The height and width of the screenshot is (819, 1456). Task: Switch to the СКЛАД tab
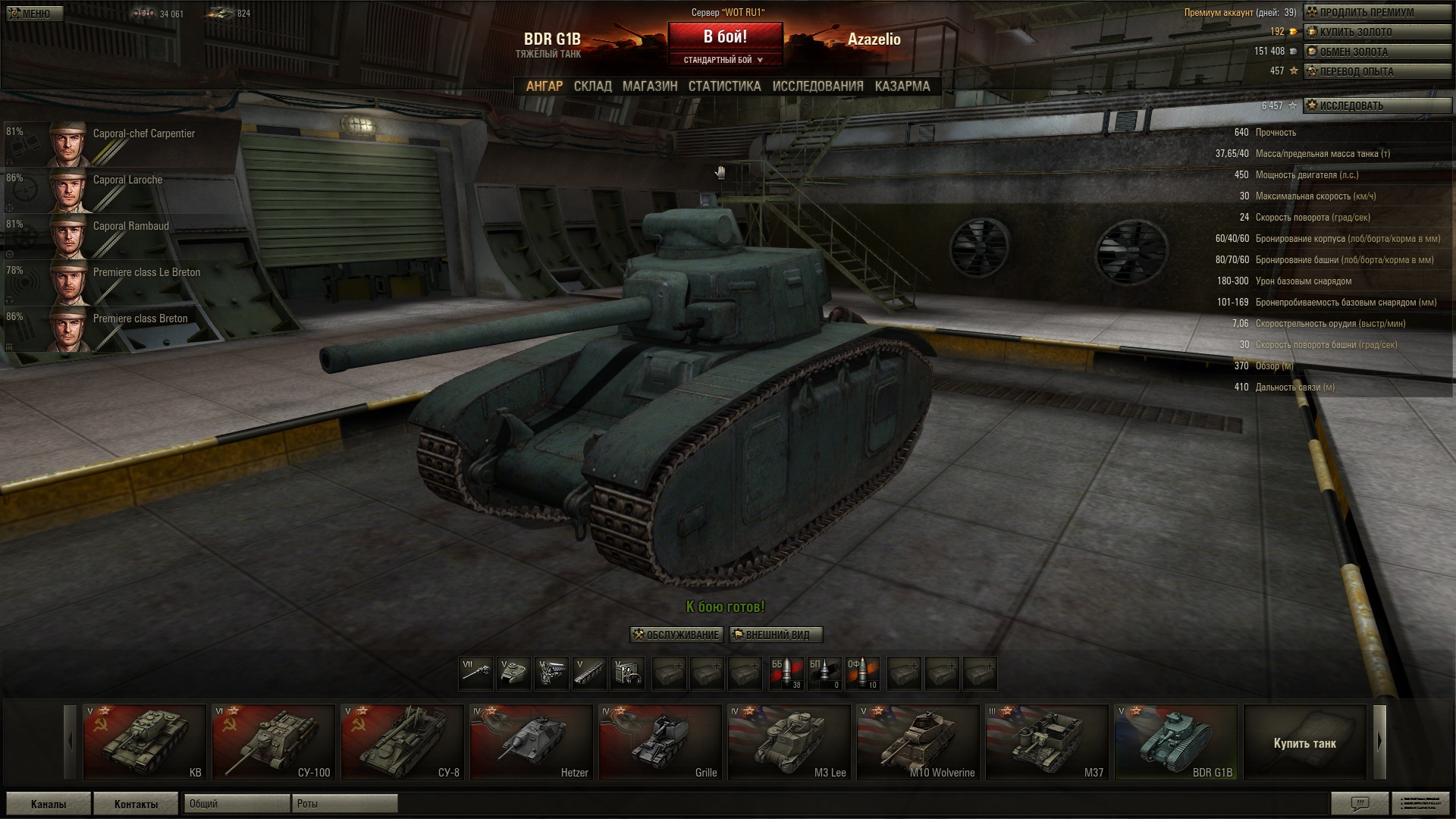click(x=592, y=86)
